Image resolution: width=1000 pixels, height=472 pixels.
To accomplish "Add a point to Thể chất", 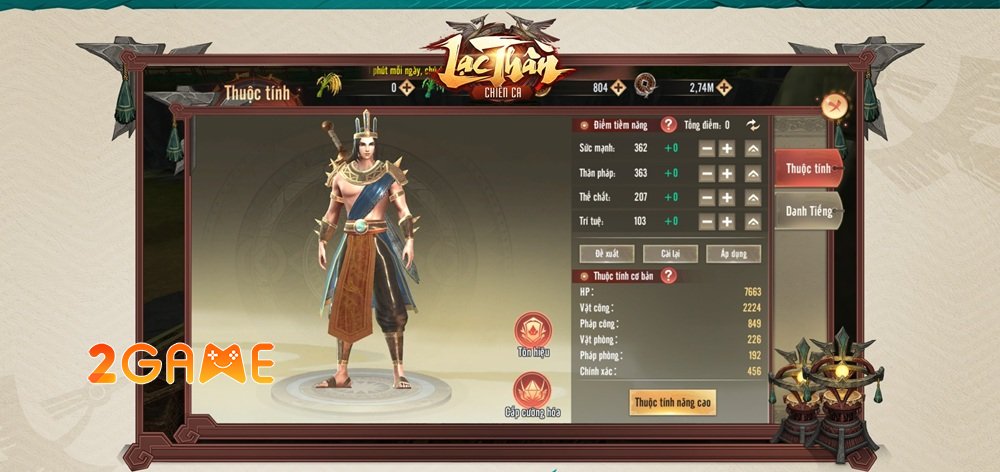I will 727,197.
